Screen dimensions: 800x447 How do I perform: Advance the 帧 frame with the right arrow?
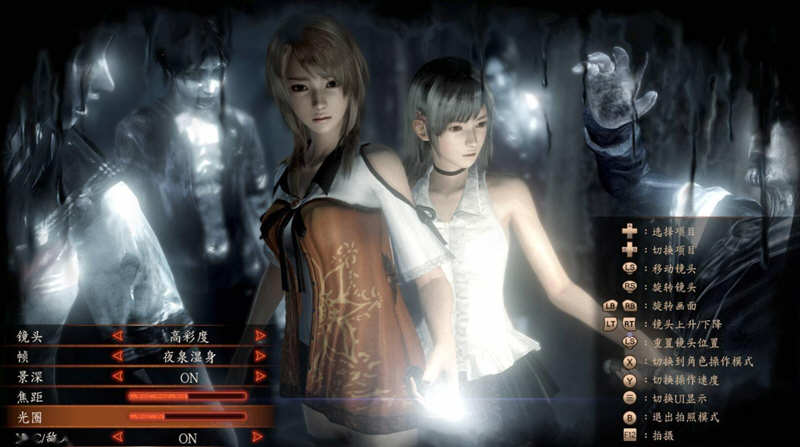pyautogui.click(x=260, y=356)
